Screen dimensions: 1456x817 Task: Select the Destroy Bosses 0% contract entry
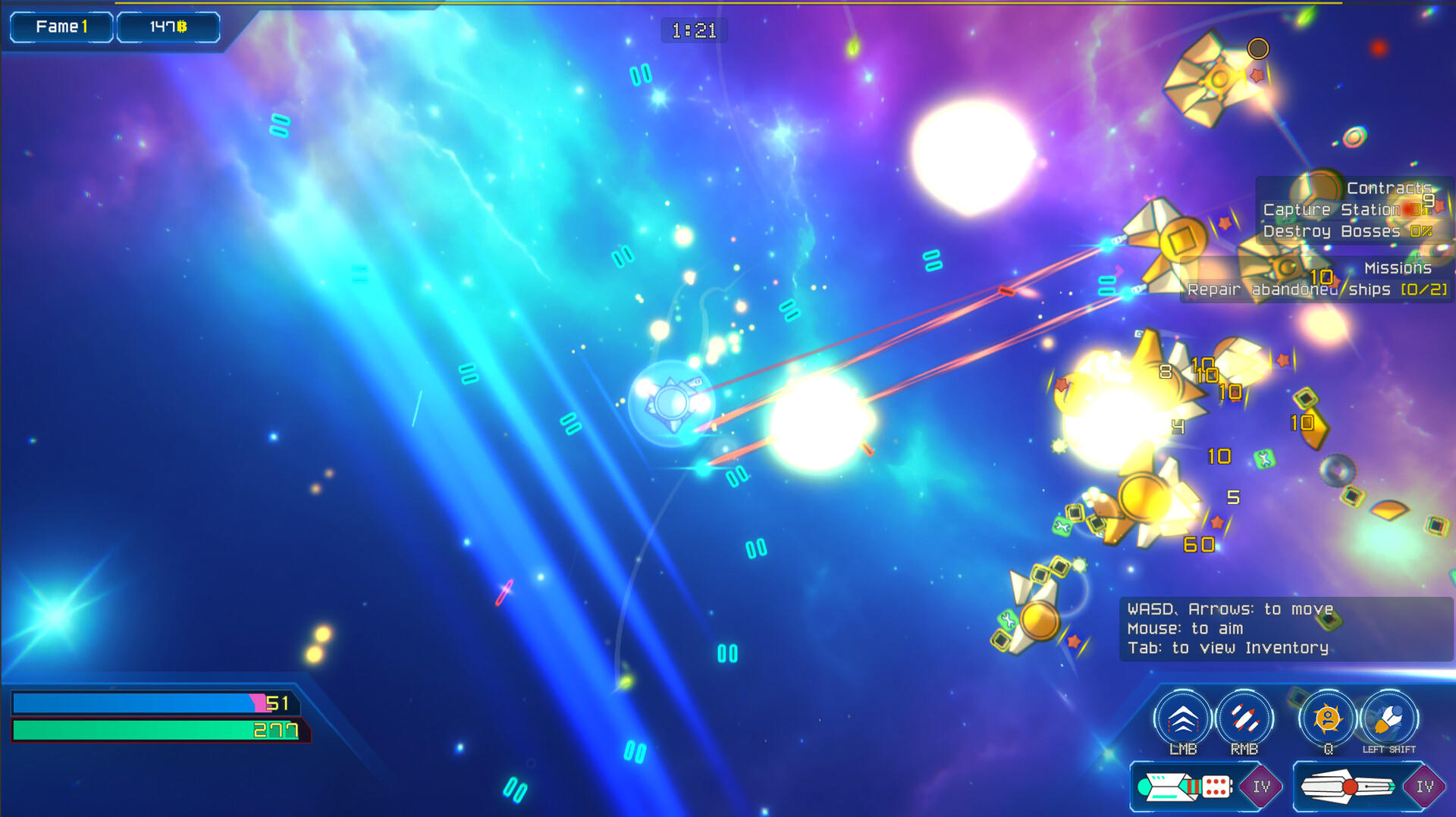point(1347,231)
